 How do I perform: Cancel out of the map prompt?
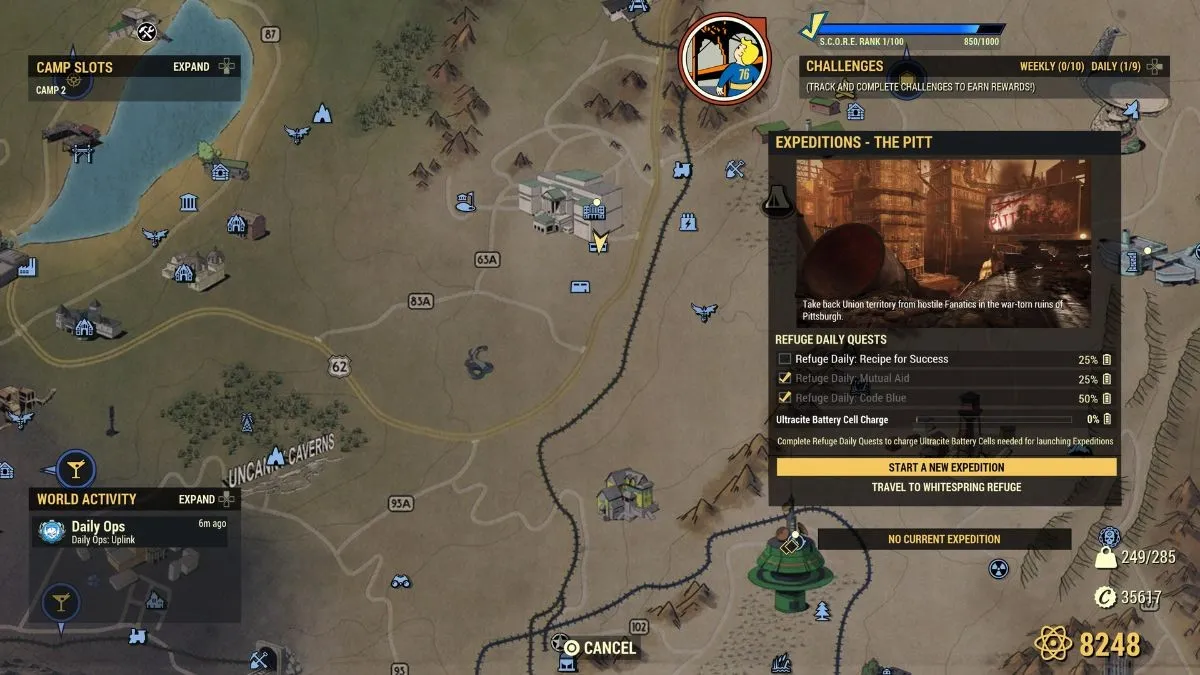tap(599, 648)
